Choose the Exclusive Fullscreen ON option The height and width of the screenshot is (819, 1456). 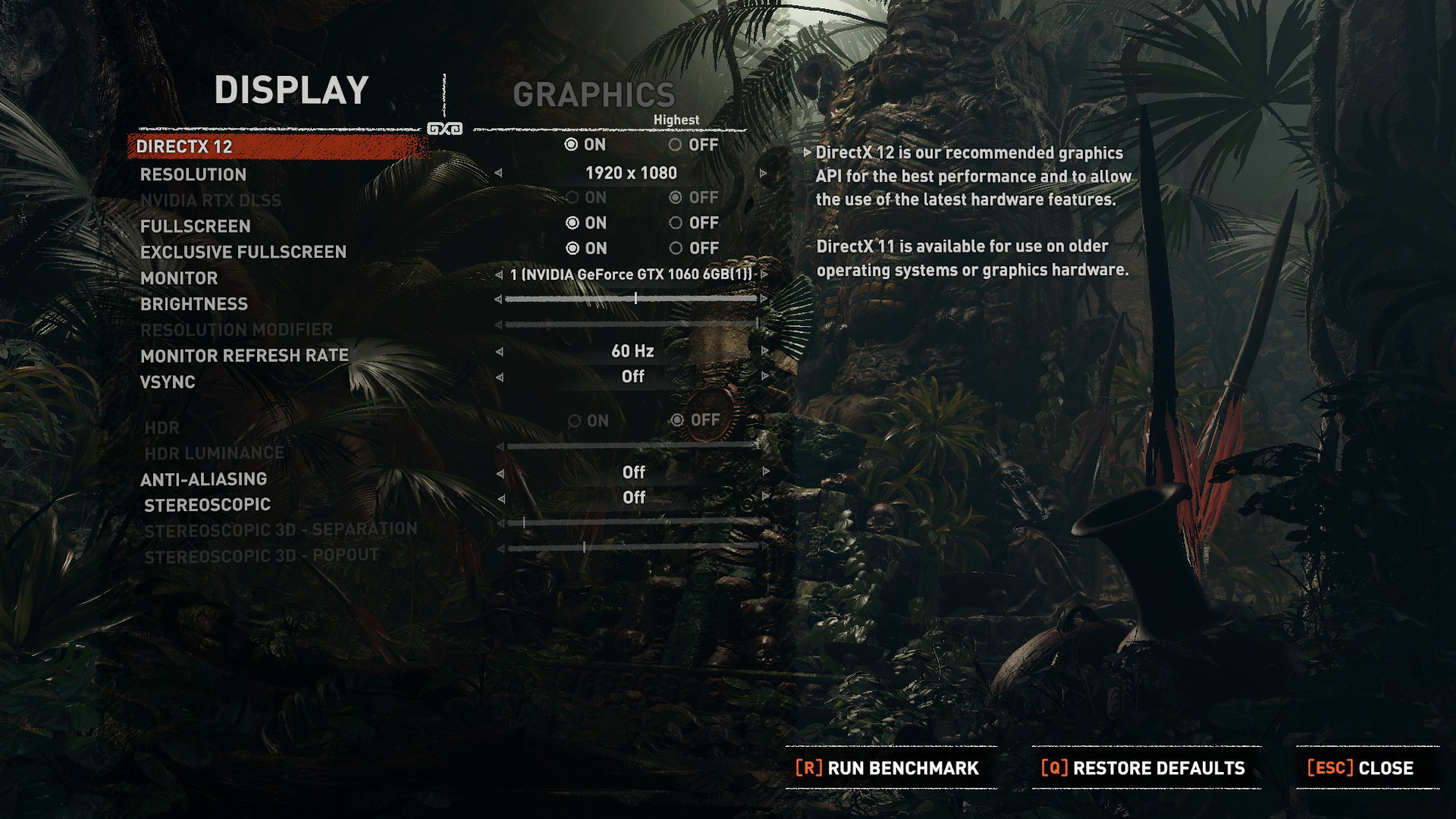[573, 249]
